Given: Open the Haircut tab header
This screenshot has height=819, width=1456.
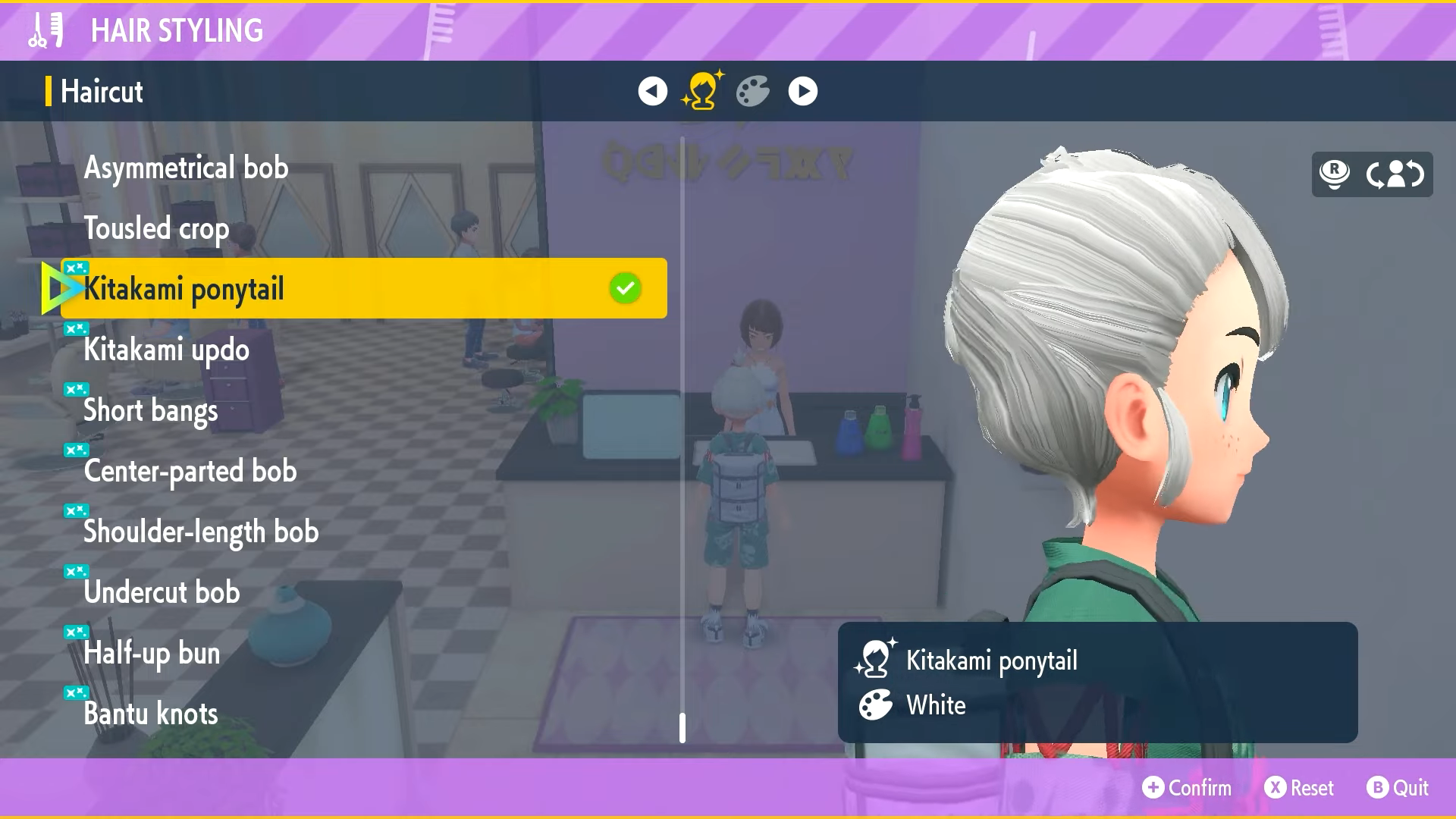Looking at the screenshot, I should pyautogui.click(x=101, y=91).
